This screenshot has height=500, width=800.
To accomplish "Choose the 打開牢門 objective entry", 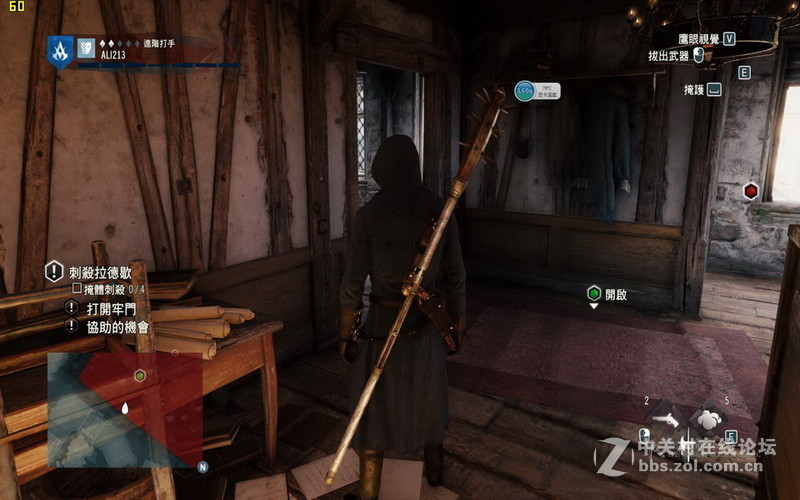I will 112,308.
